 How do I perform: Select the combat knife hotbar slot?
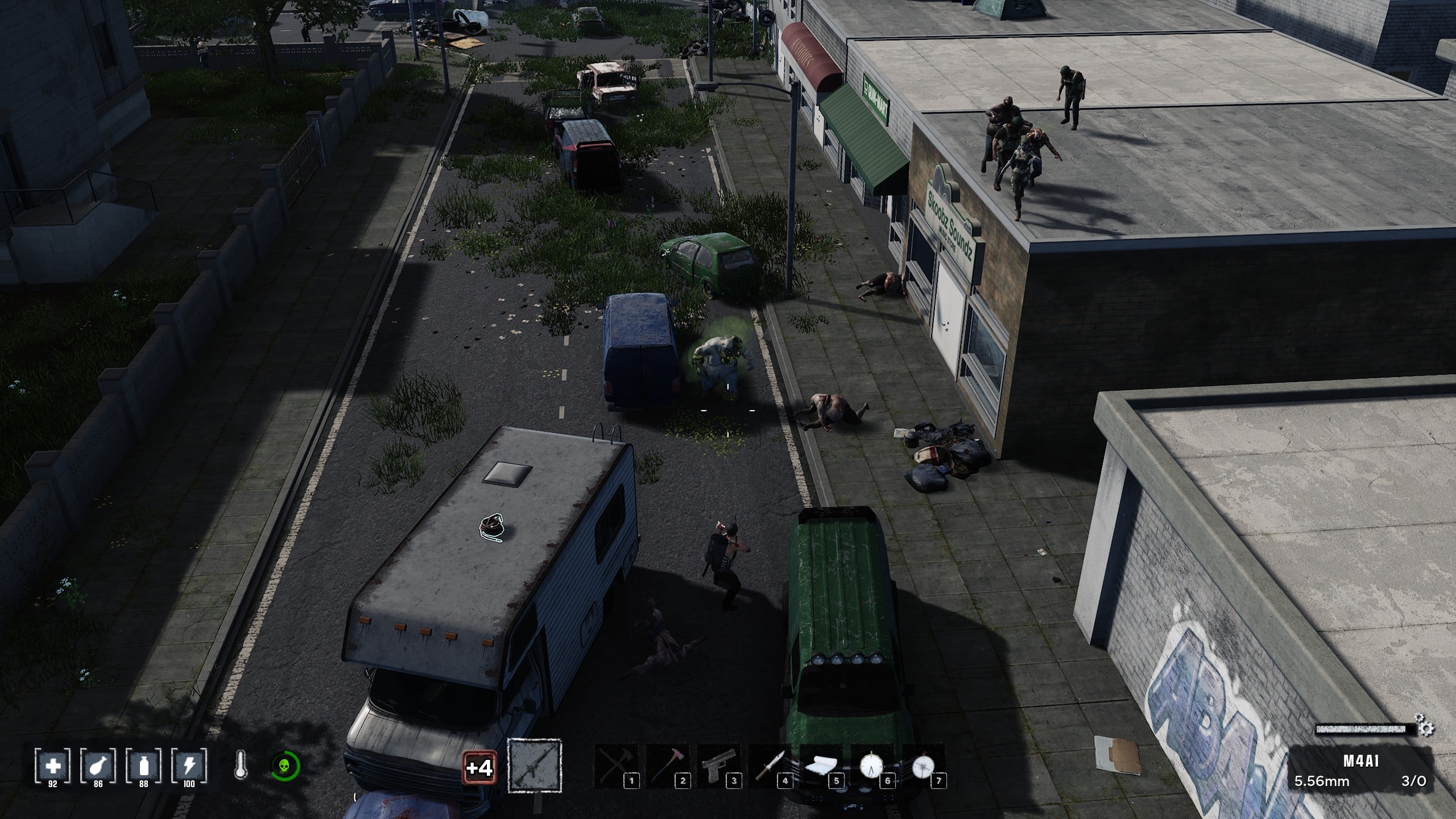(x=770, y=767)
